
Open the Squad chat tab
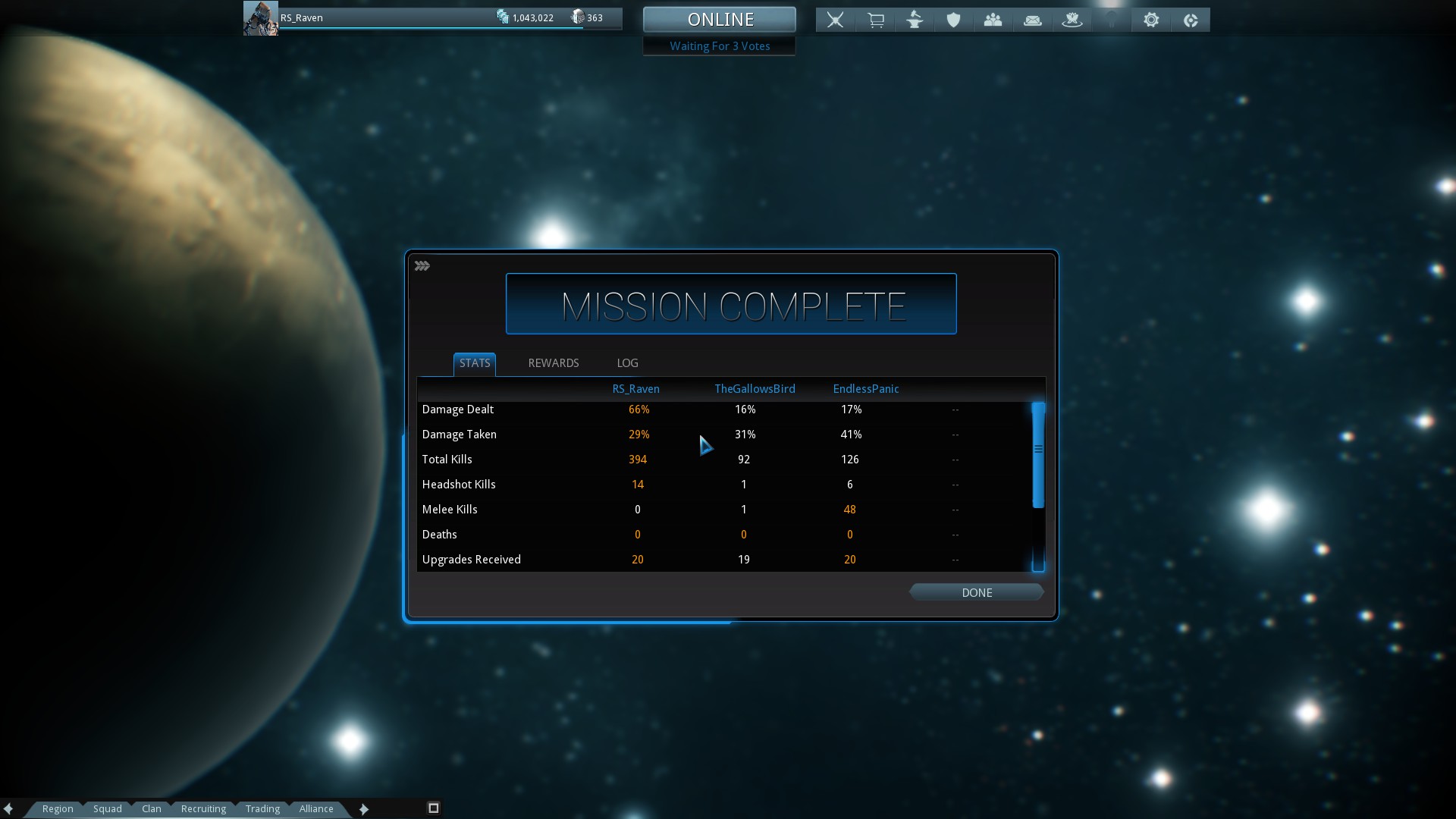click(108, 808)
